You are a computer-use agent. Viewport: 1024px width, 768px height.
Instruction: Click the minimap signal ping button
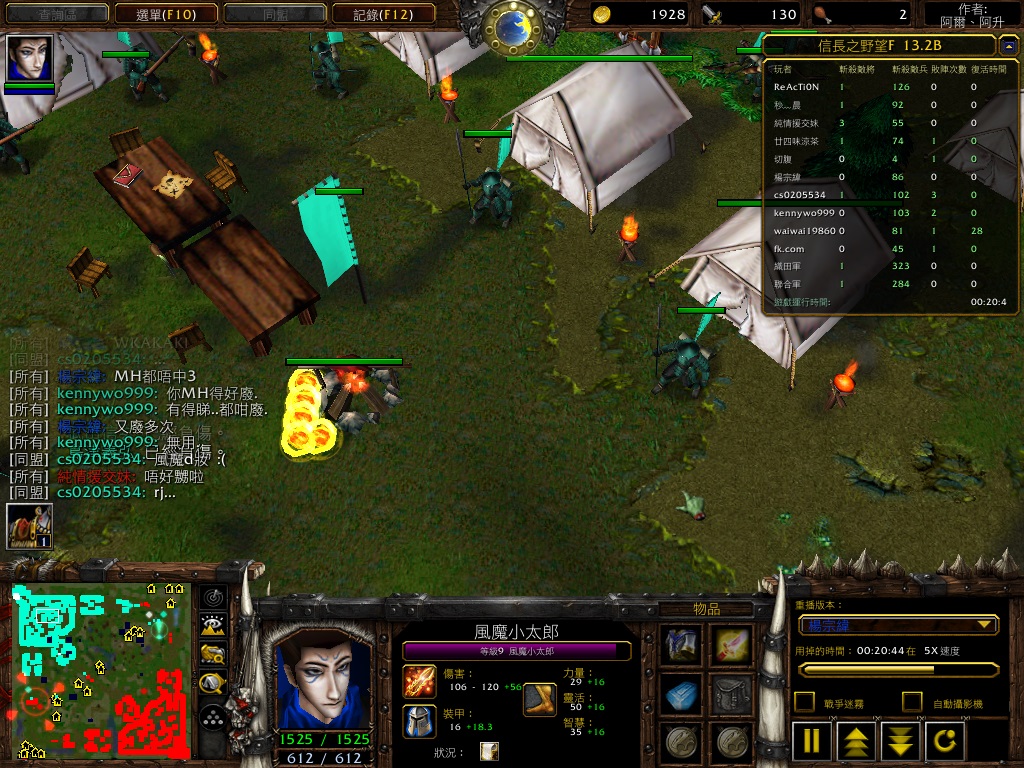point(212,597)
